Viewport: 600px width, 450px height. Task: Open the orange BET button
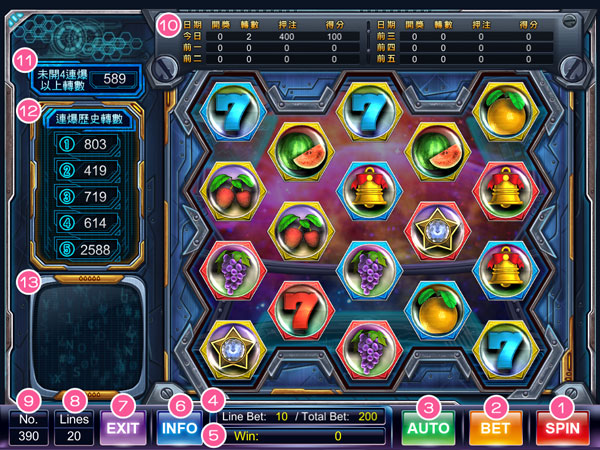coord(495,429)
